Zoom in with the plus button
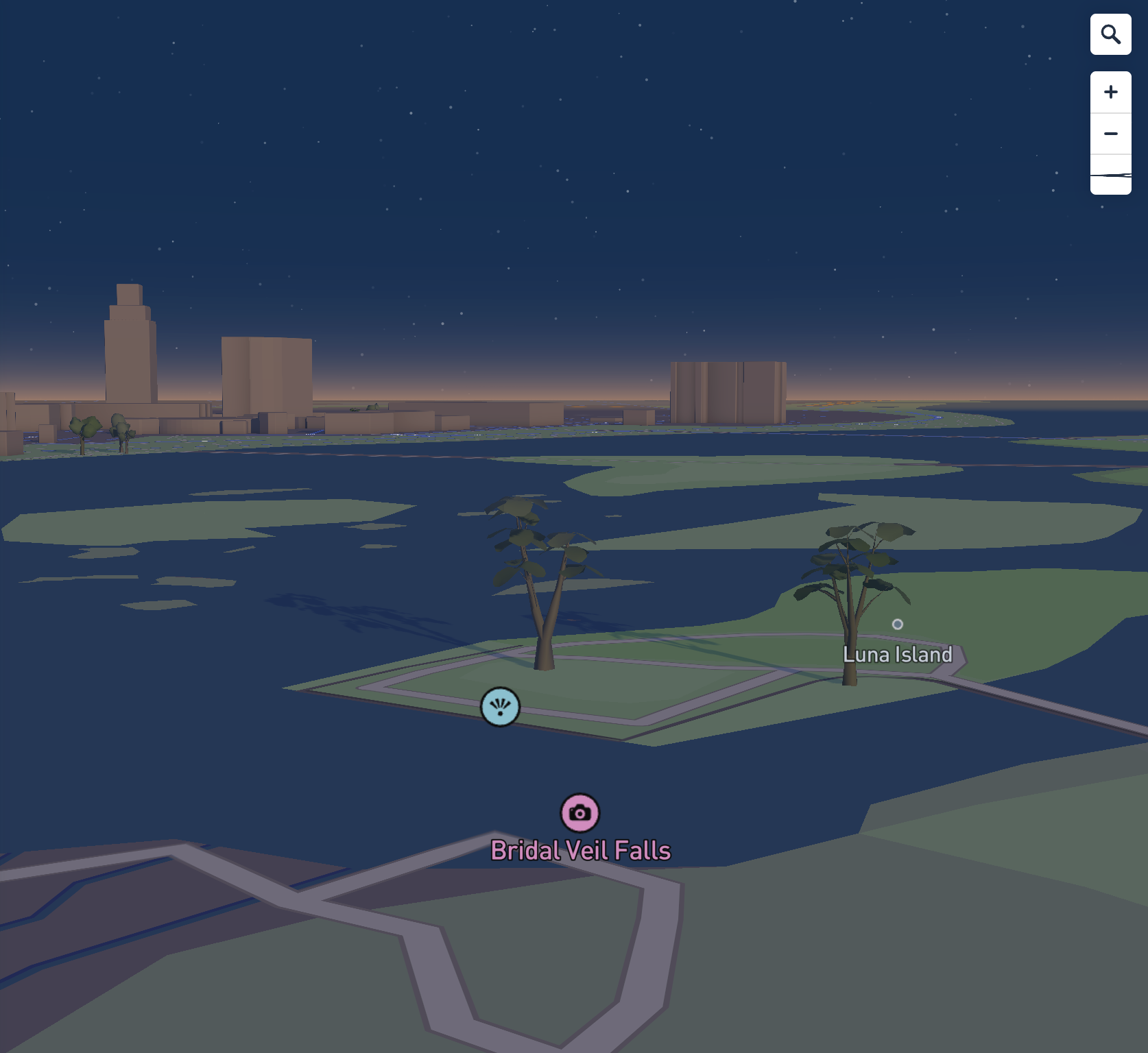 click(x=1110, y=93)
